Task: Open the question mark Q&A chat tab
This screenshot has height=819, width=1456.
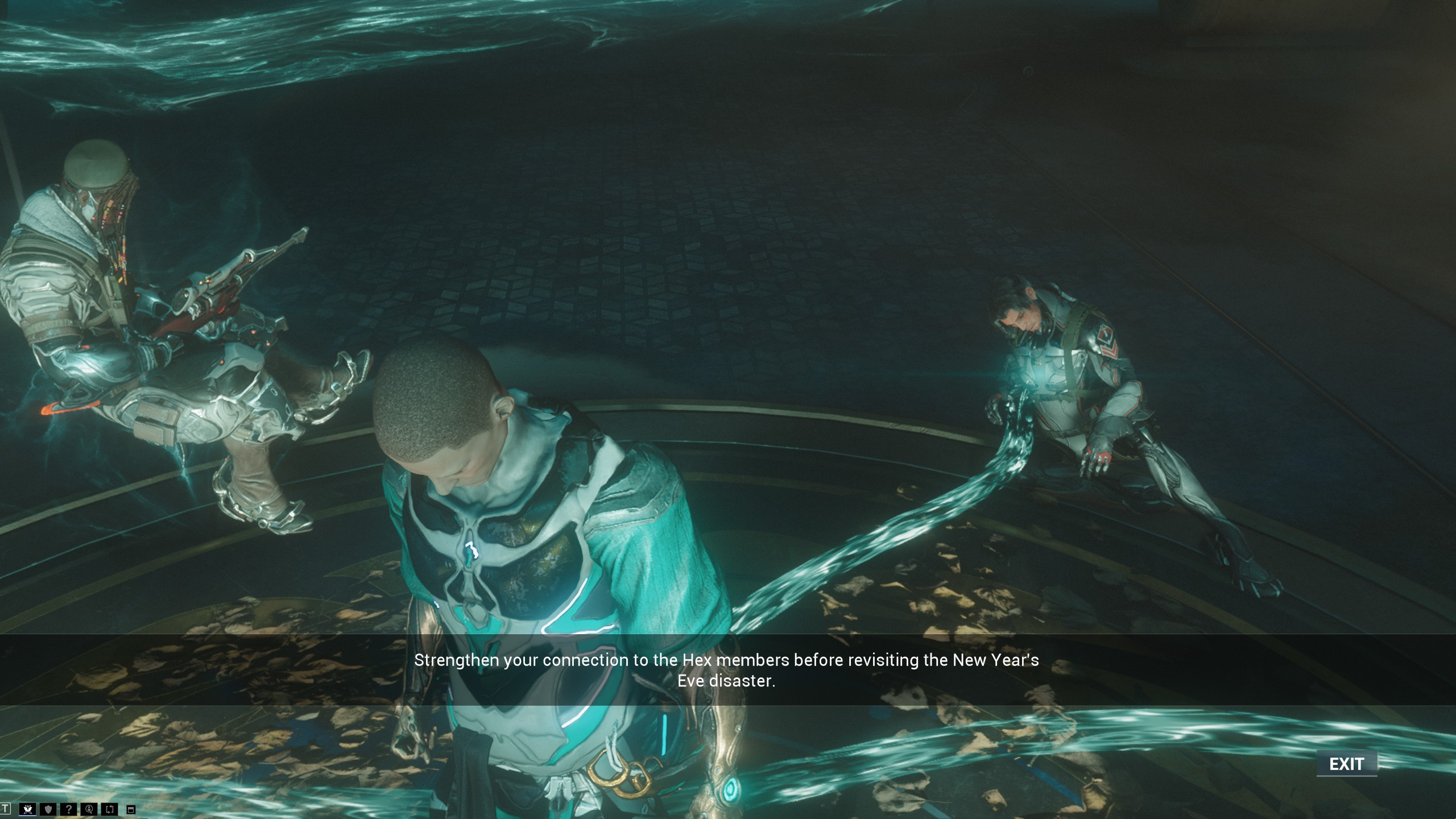Action: click(x=68, y=809)
